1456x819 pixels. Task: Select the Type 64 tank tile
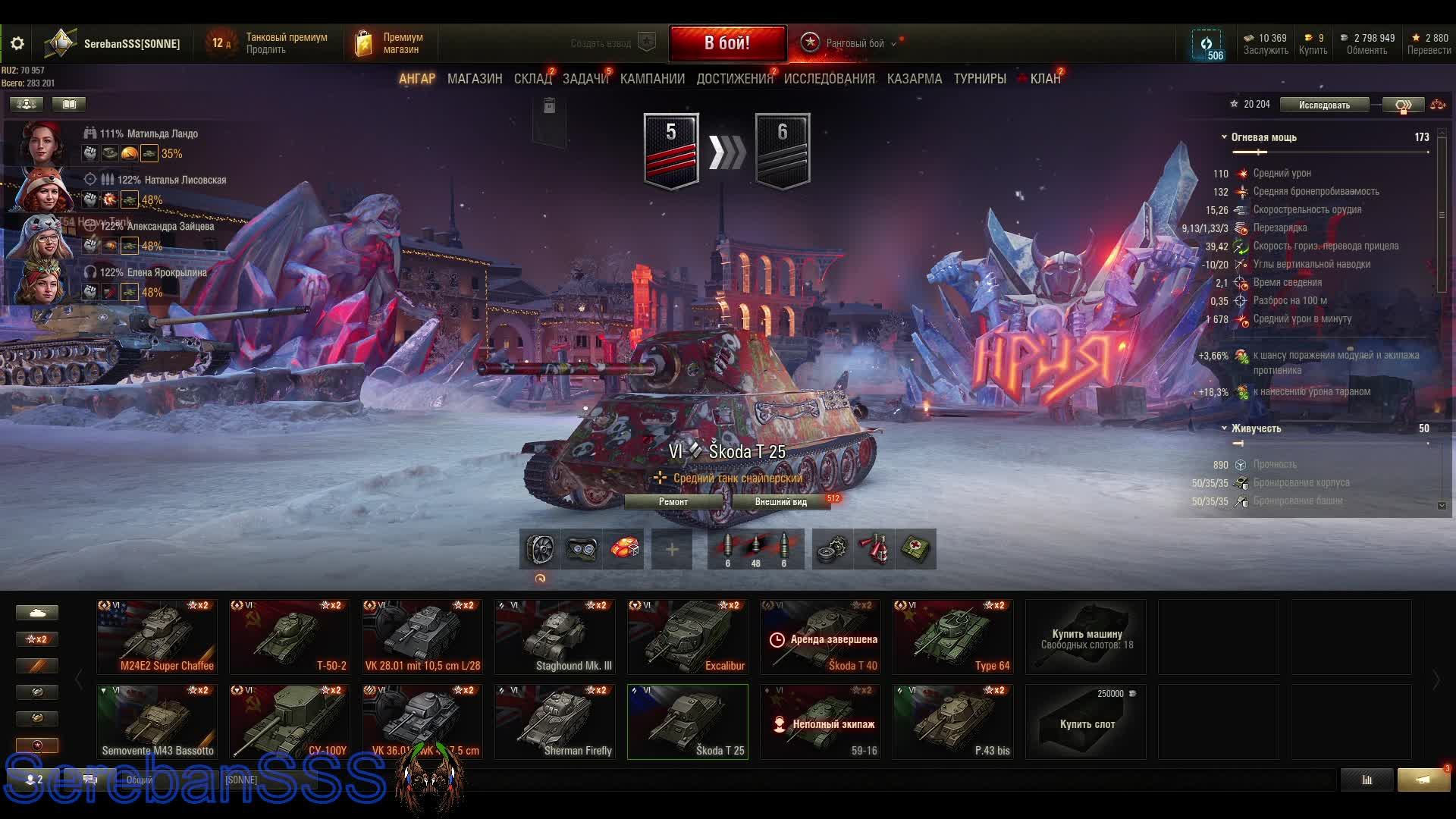[x=953, y=637]
